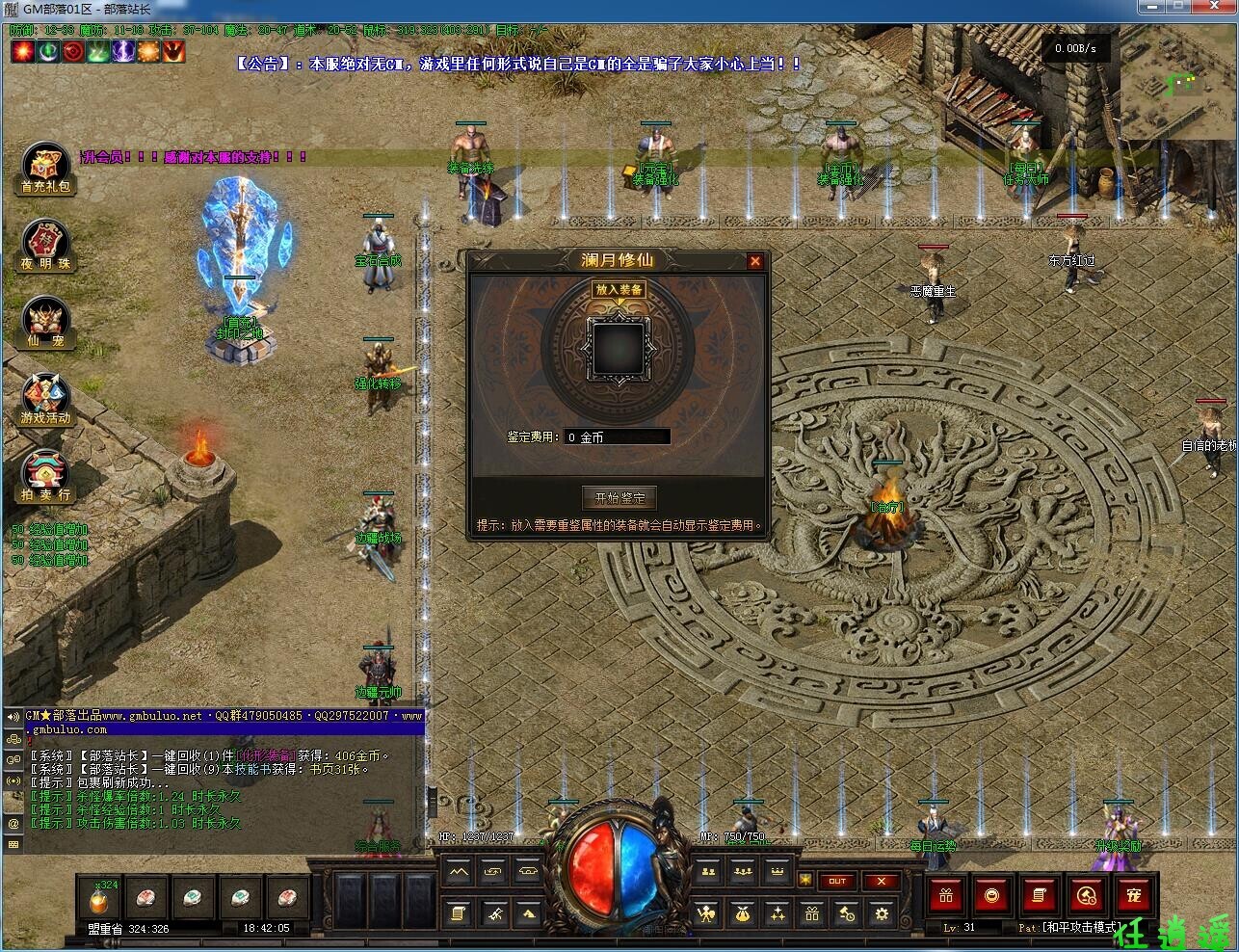Toggle the yellow star auto-fight icon
This screenshot has height=952, width=1239.
[805, 878]
